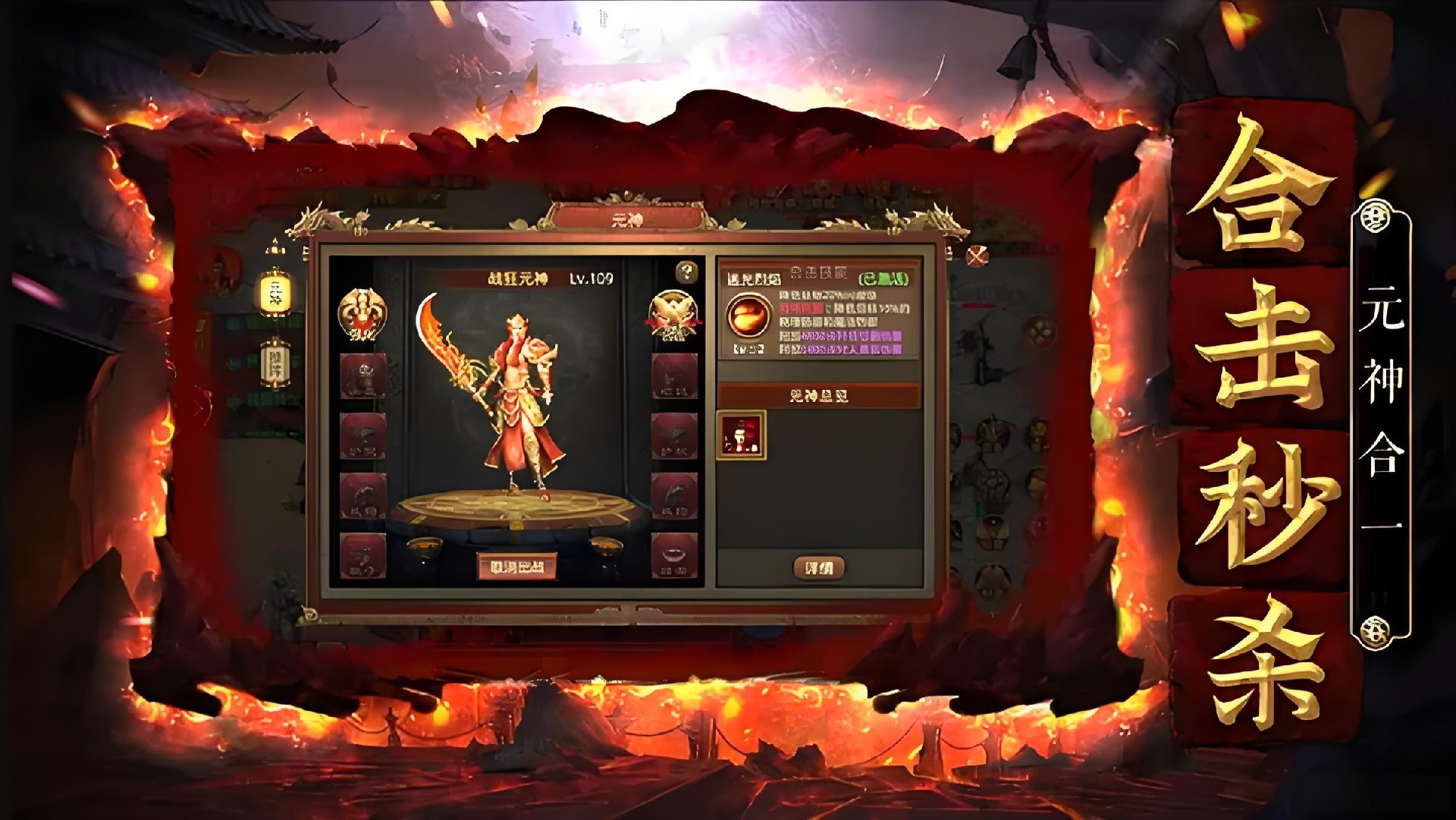Open the help question mark on the avatar panel
The height and width of the screenshot is (820, 1456).
point(687,272)
